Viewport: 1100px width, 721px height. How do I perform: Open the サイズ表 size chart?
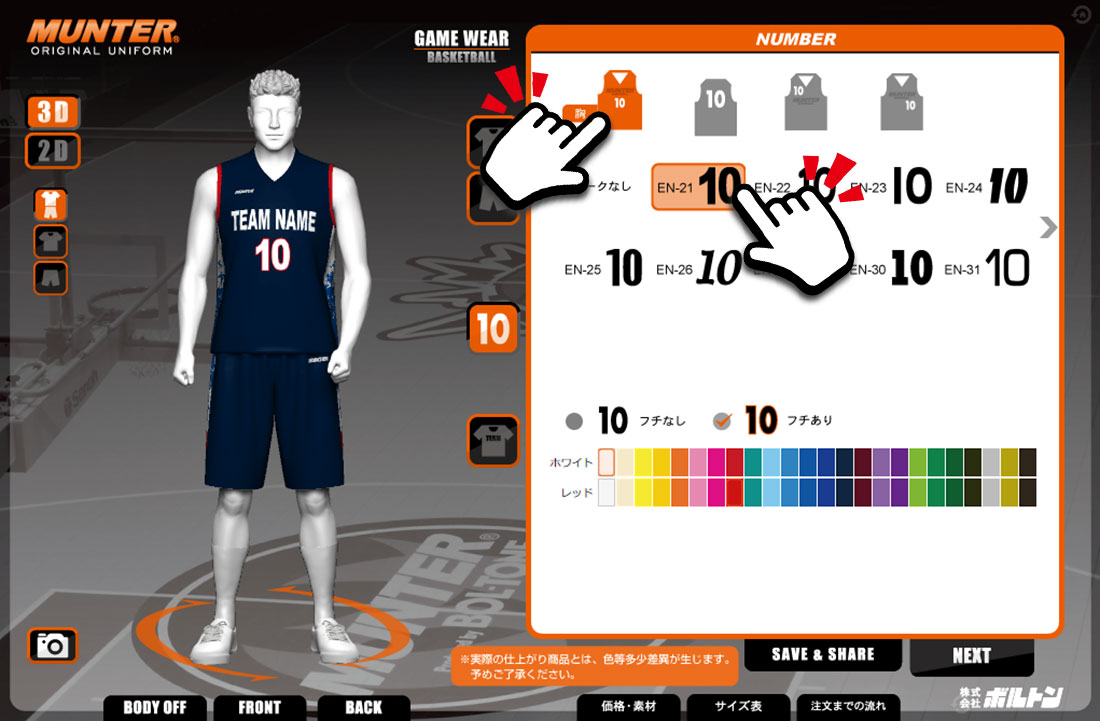point(738,706)
